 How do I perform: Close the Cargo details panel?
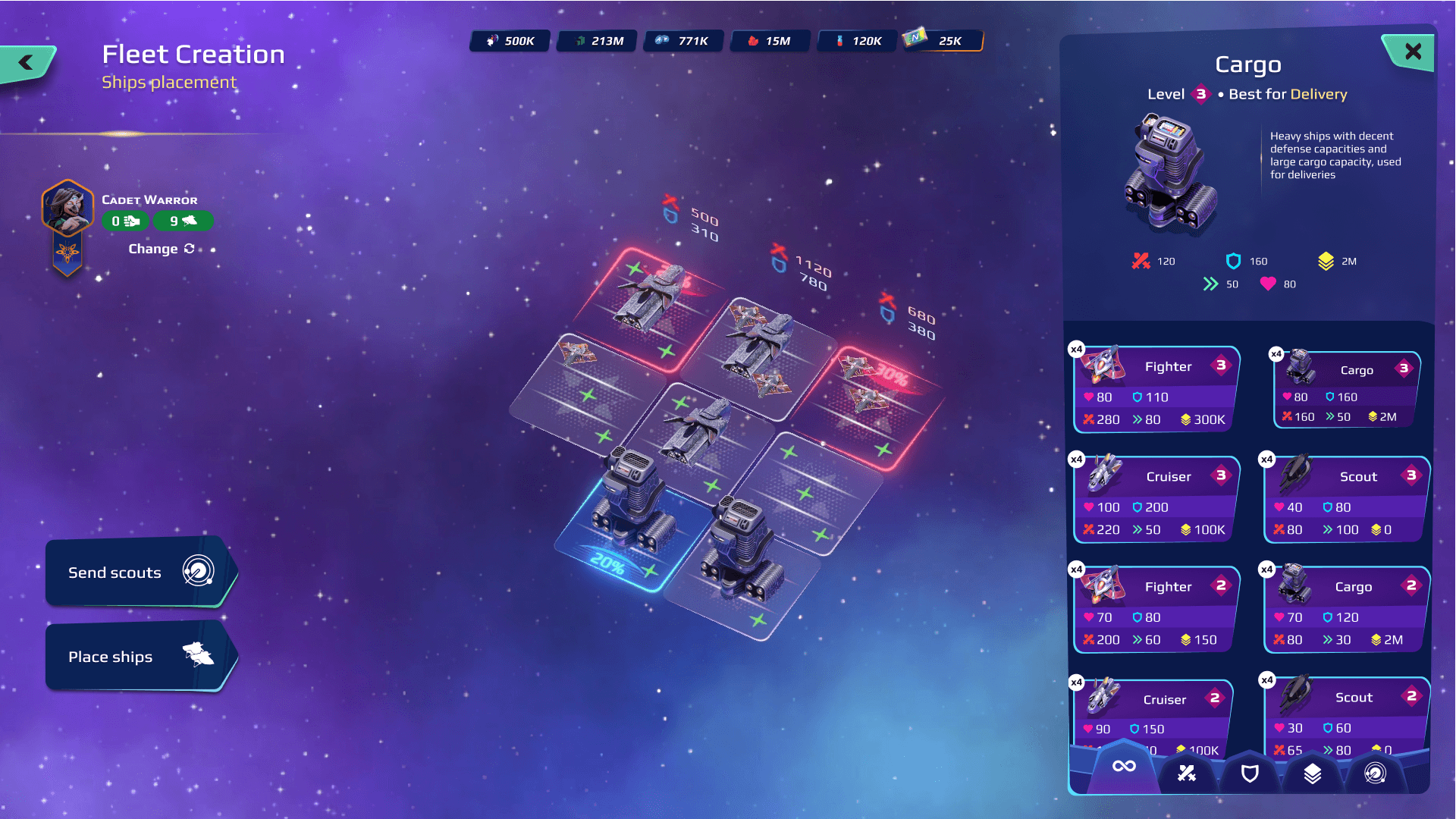(1412, 52)
